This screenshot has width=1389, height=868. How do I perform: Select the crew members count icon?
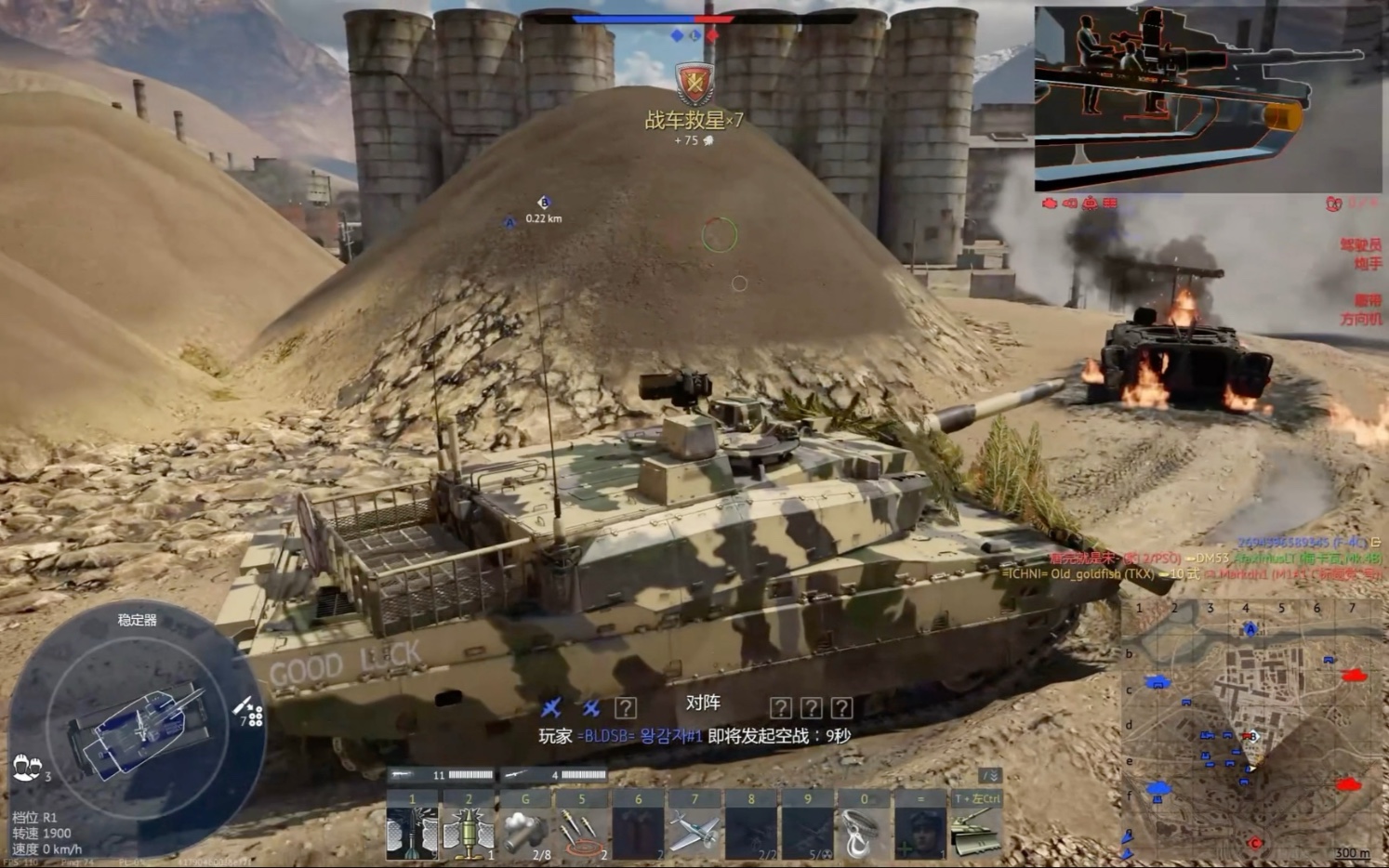point(27,766)
